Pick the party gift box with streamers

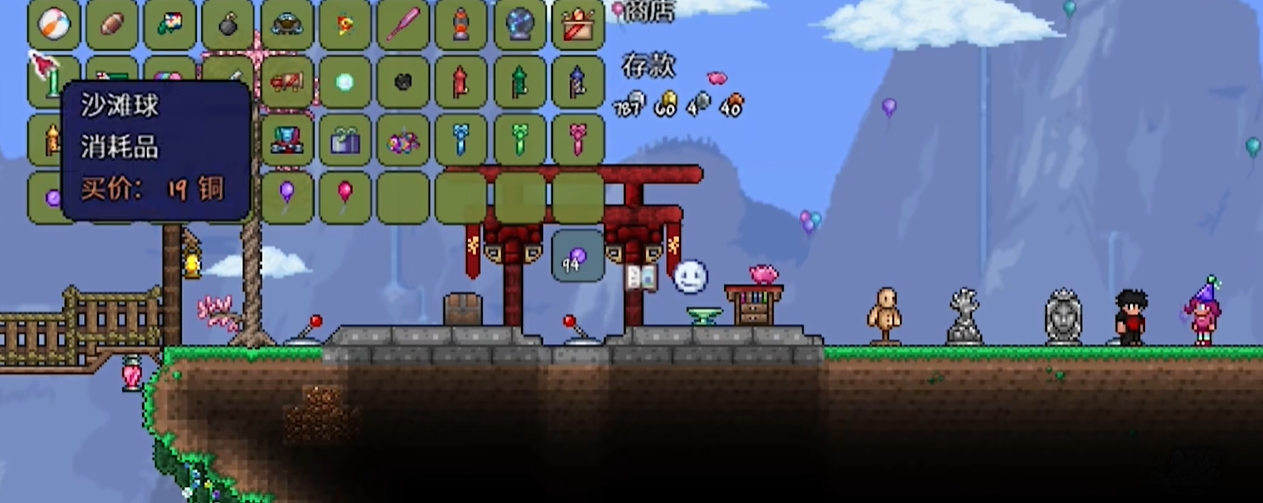click(578, 25)
